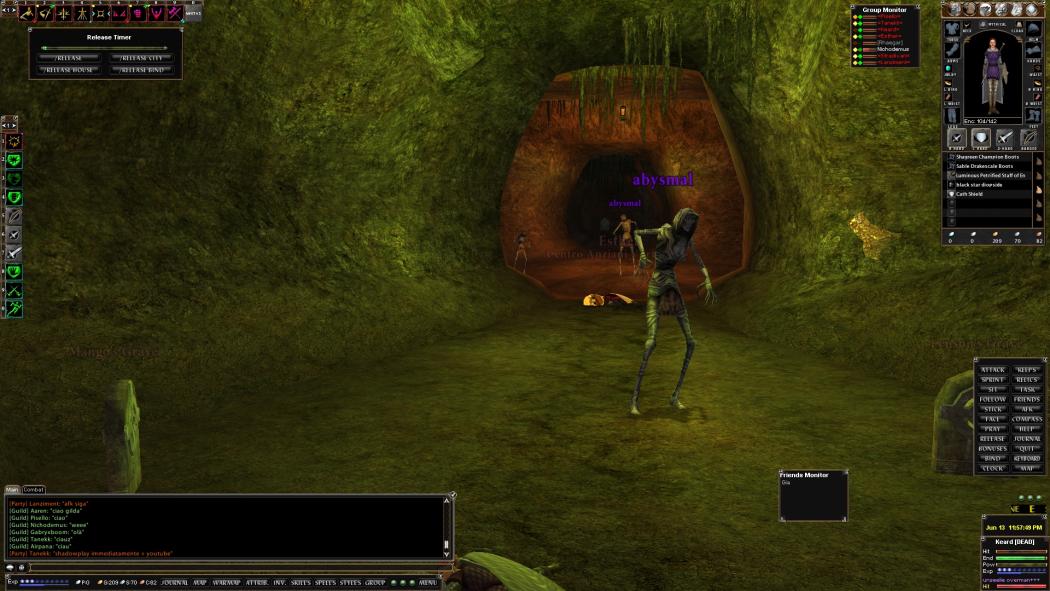
Task: Click the Follow command button
Action: click(993, 400)
